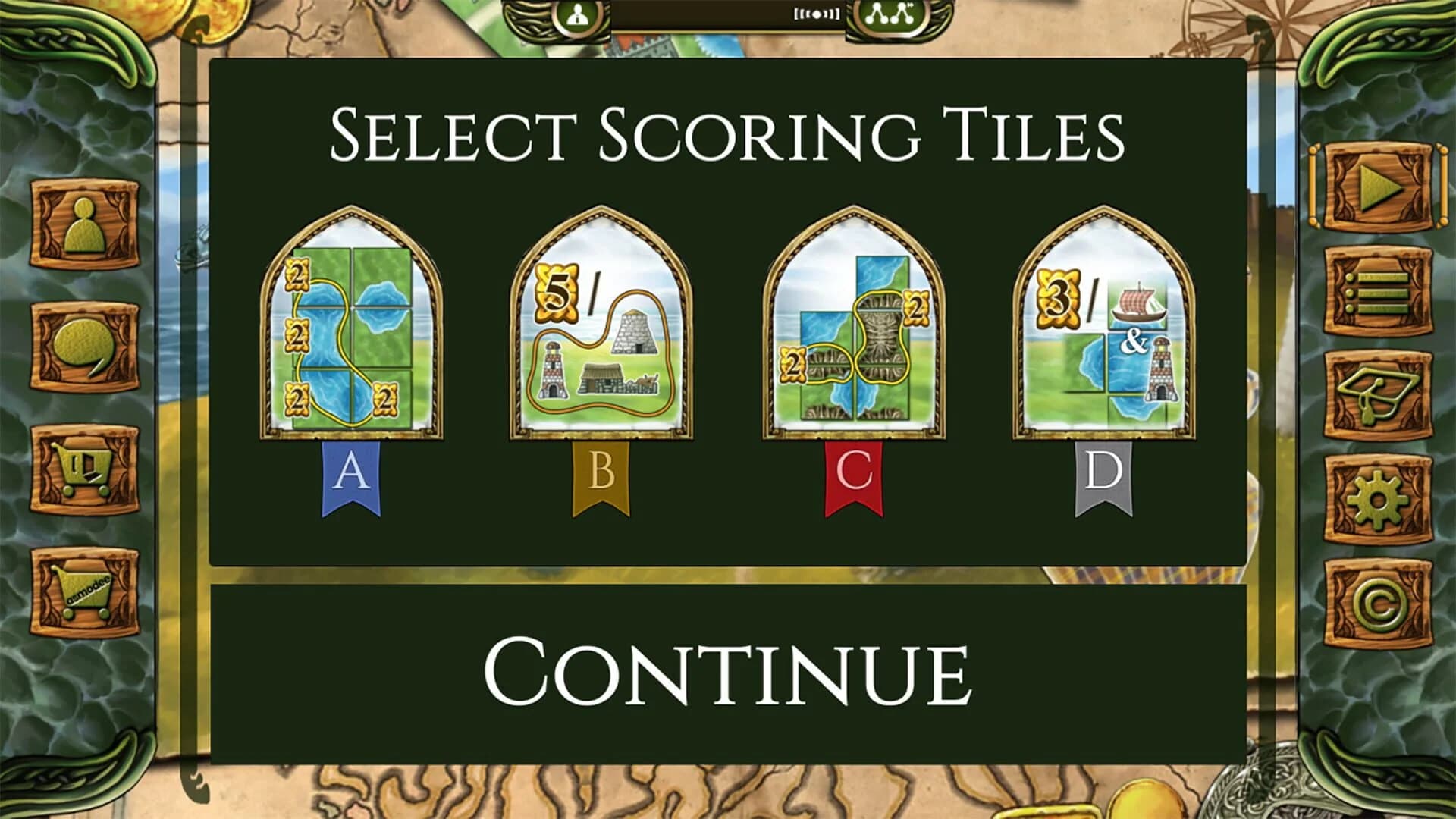
Task: Click the blue ribbon under tile A
Action: 350,470
